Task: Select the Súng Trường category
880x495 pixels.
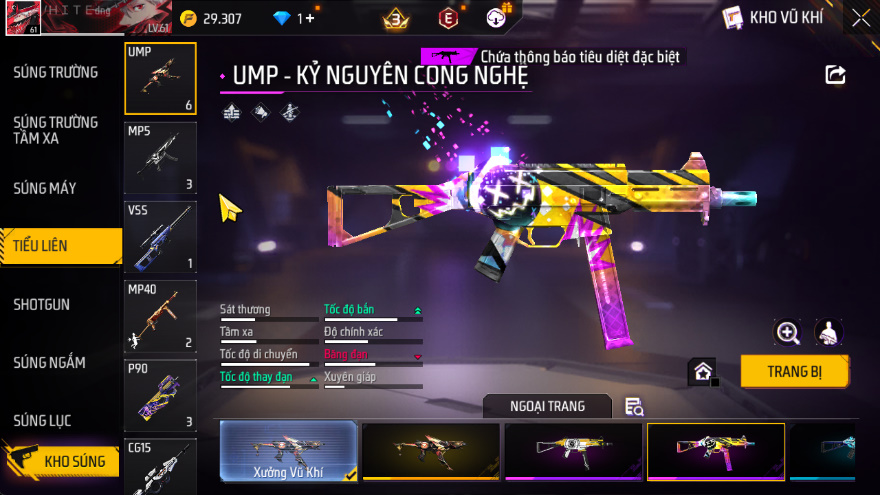Action: click(56, 72)
